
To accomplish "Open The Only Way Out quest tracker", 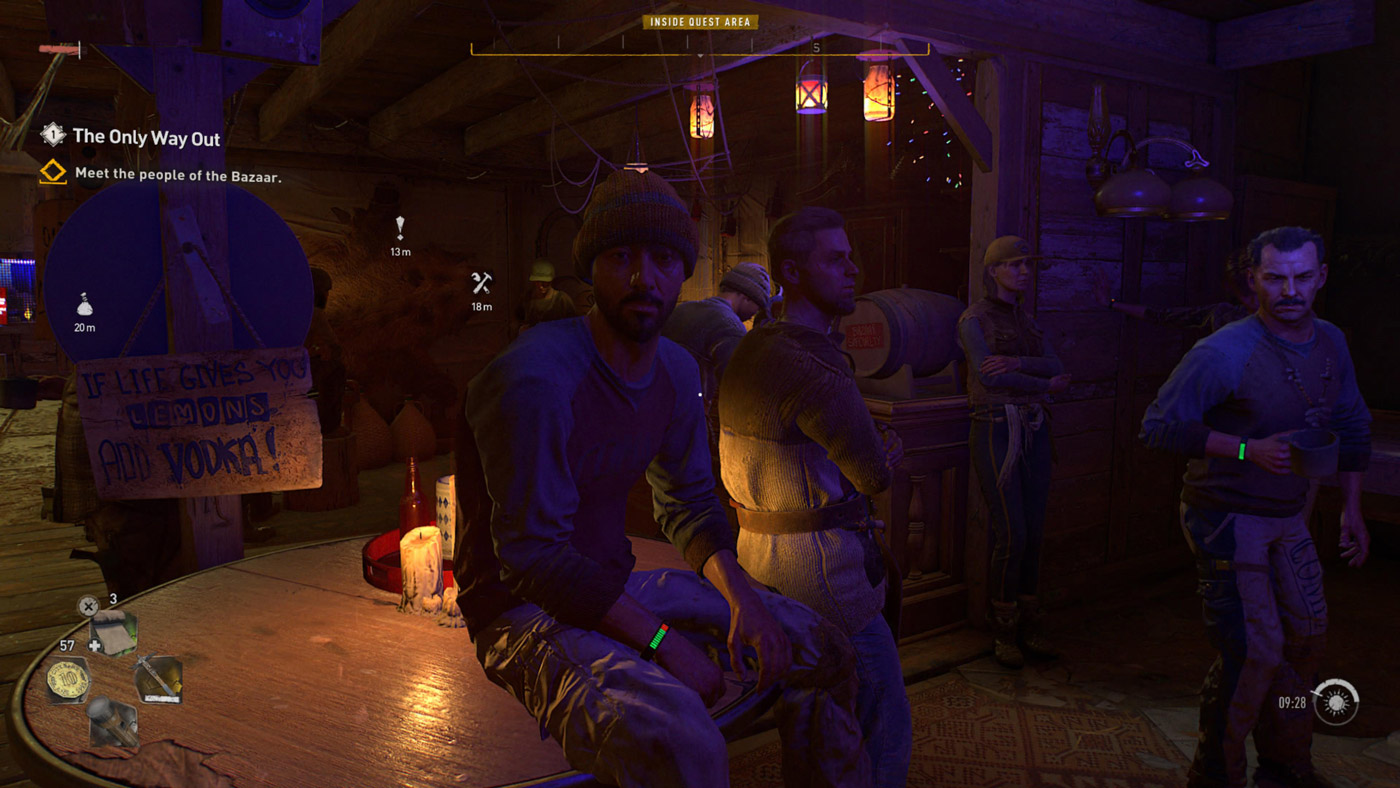I will pos(146,138).
